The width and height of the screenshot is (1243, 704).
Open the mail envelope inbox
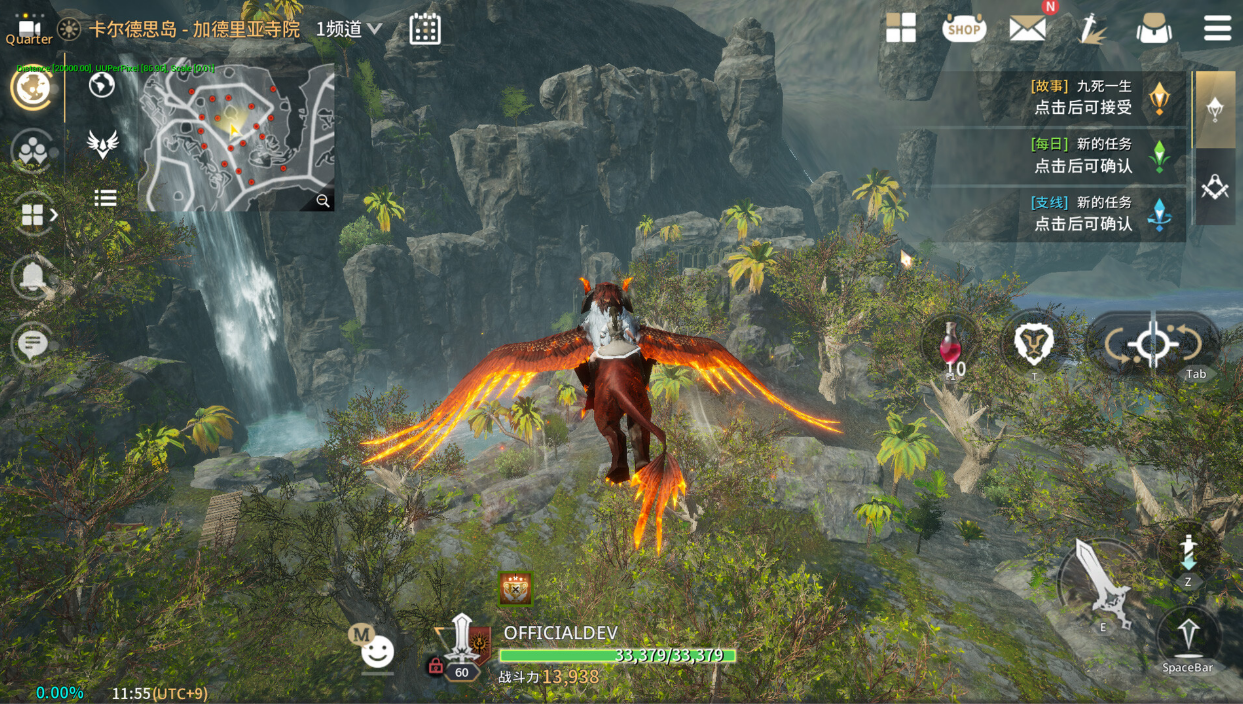click(x=1027, y=28)
